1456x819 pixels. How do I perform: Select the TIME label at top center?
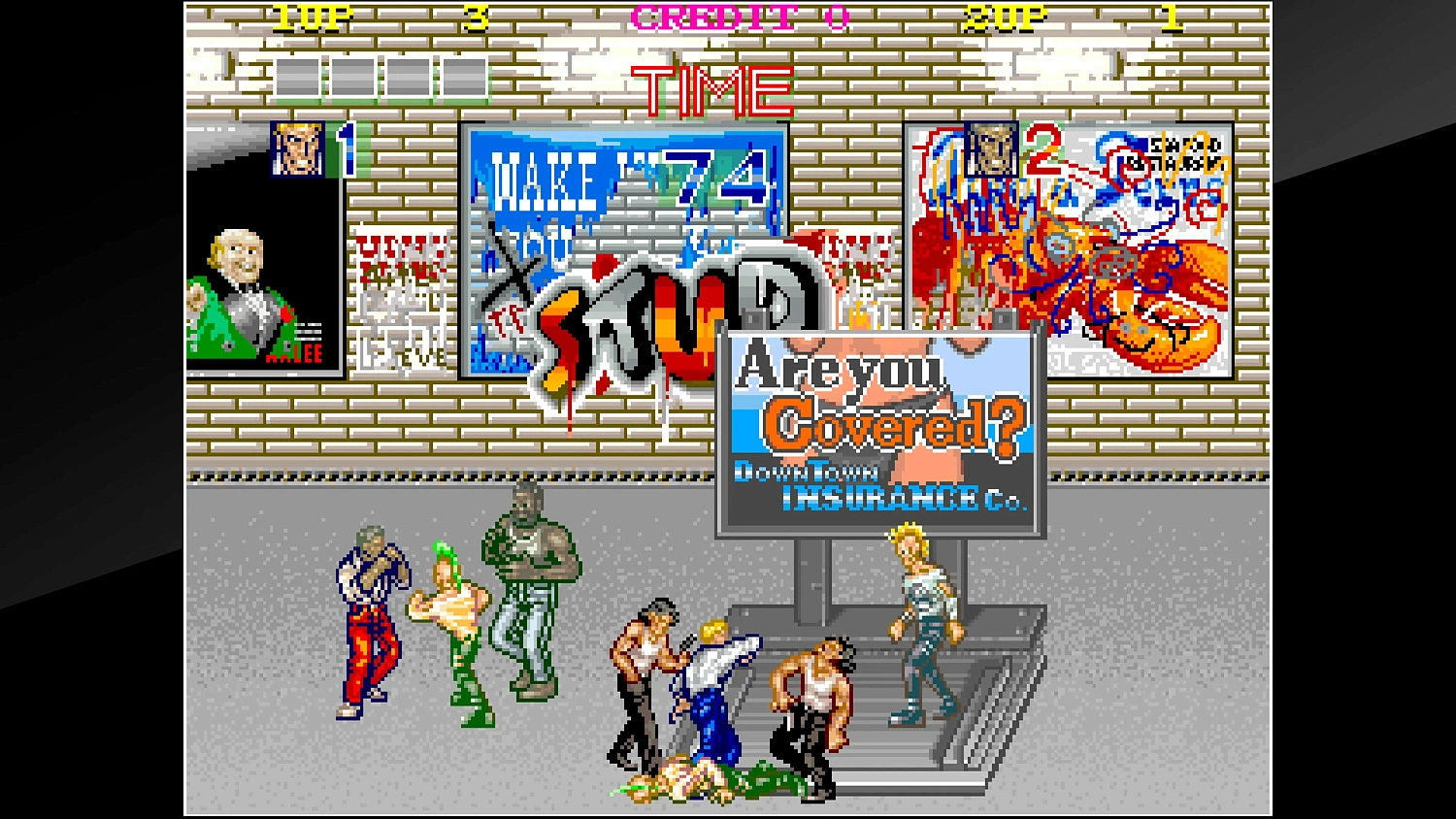pos(711,87)
